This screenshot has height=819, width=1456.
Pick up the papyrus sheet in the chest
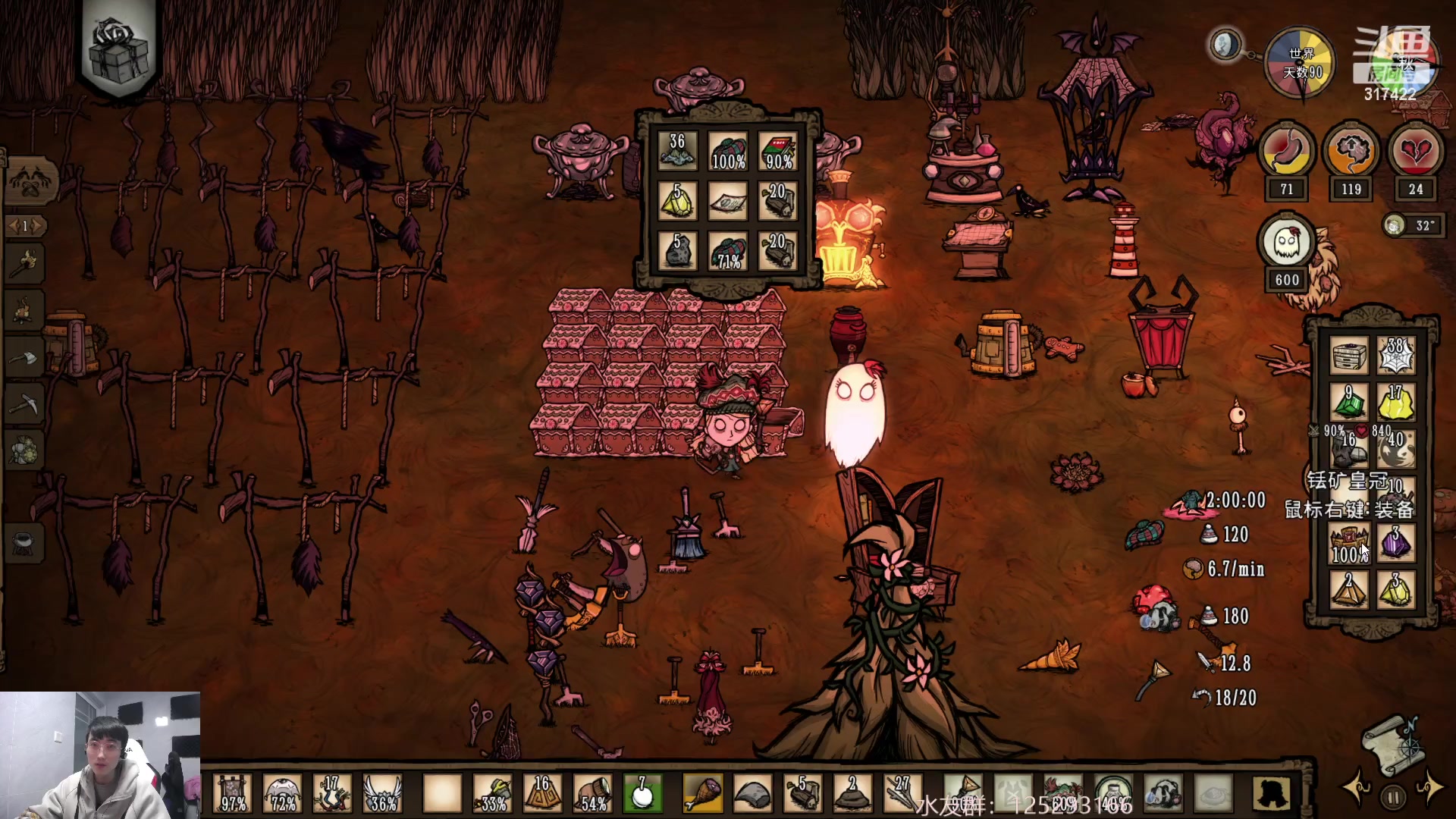click(x=728, y=201)
